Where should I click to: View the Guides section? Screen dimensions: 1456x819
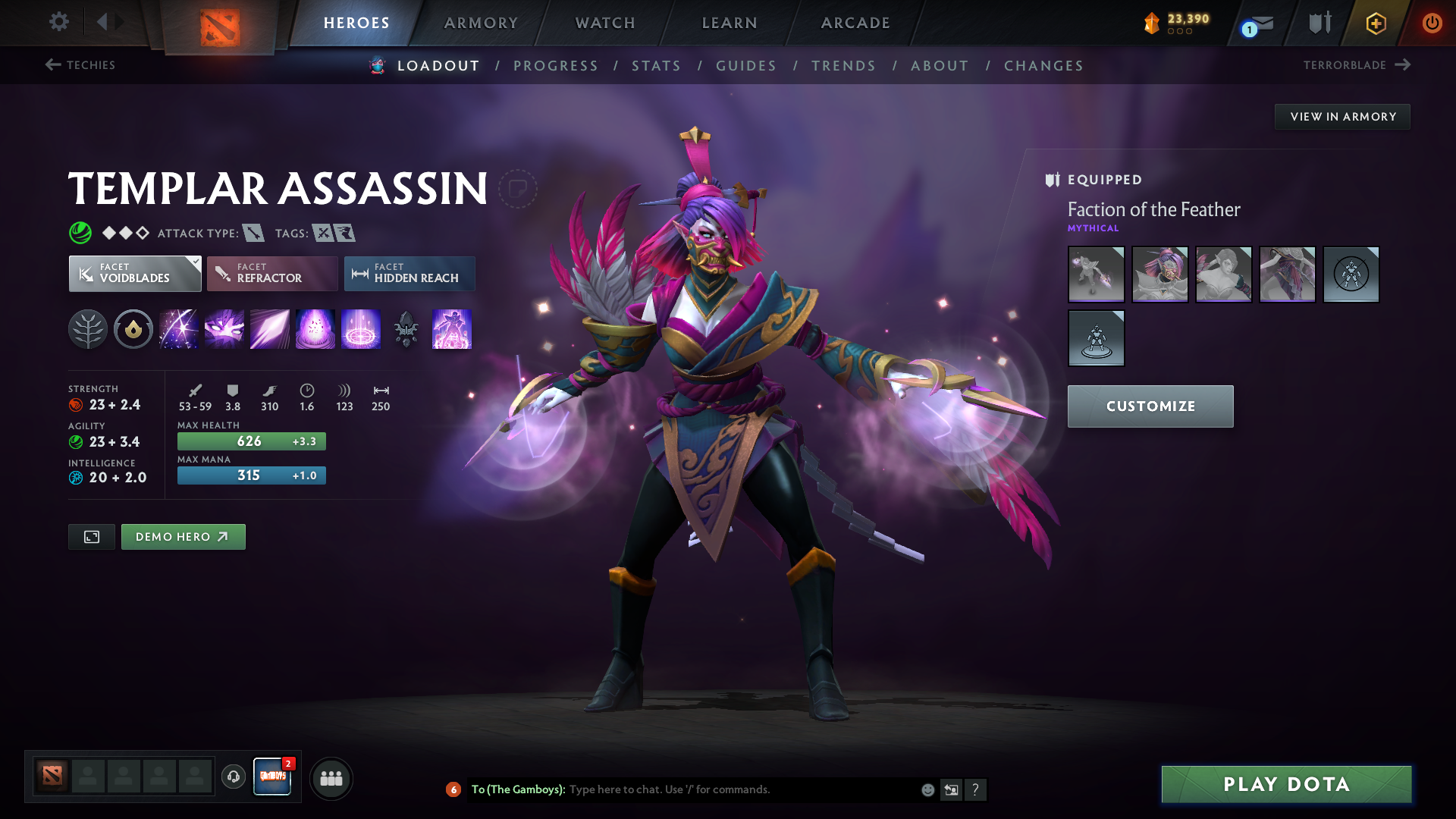click(746, 66)
